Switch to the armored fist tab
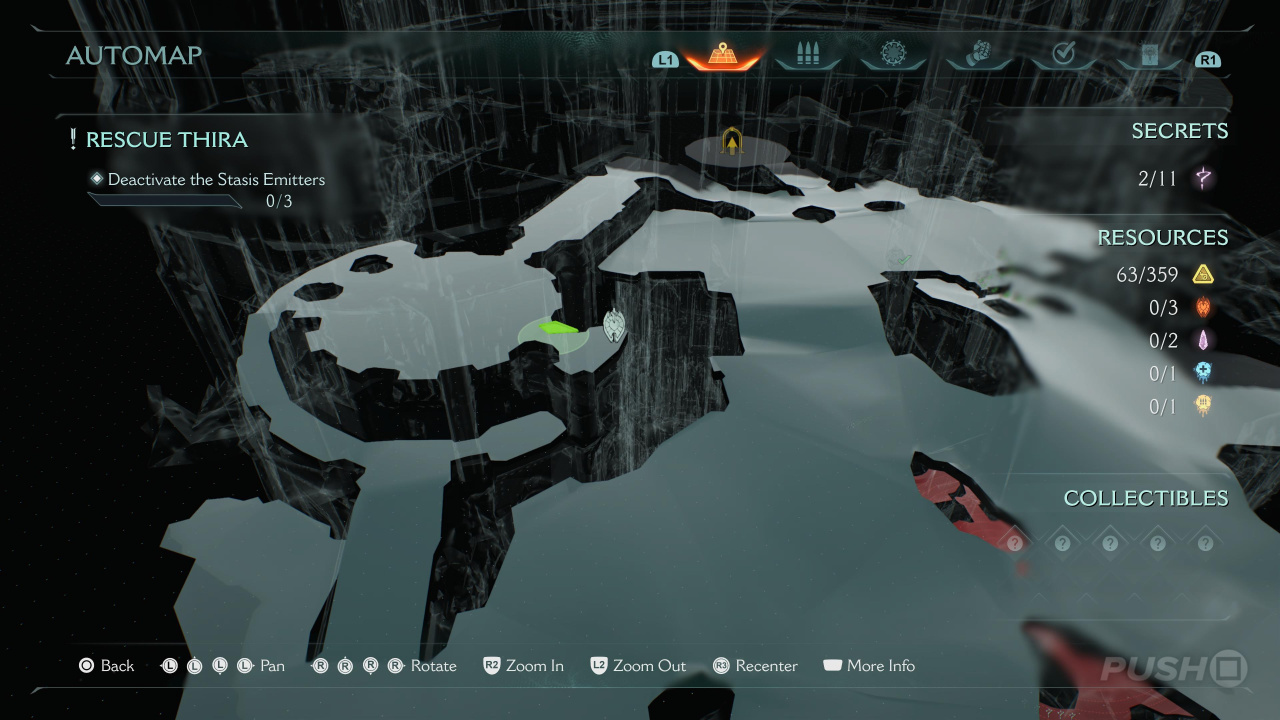This screenshot has height=720, width=1280. (x=978, y=55)
